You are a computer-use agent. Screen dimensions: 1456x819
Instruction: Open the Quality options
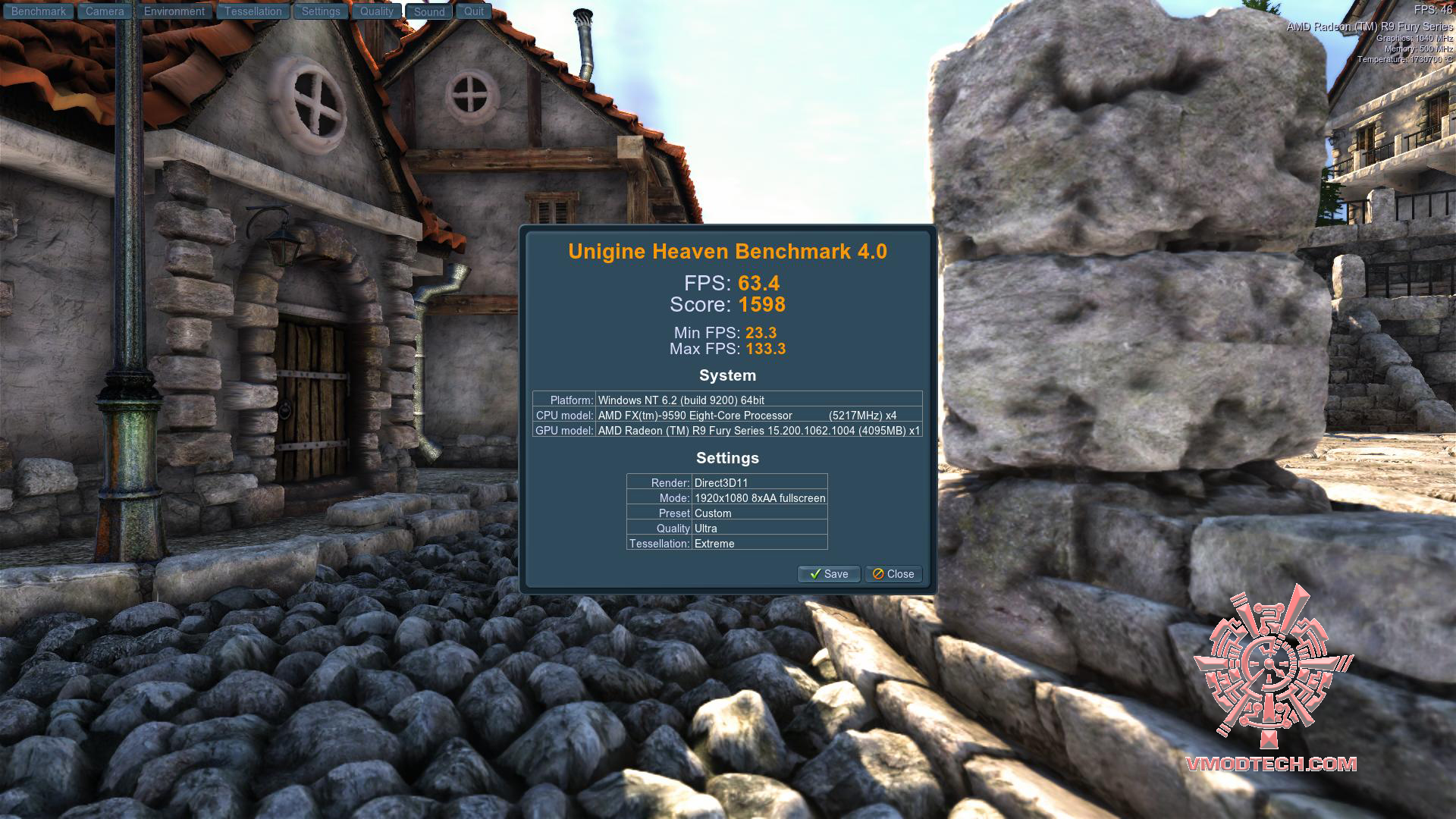(x=376, y=11)
